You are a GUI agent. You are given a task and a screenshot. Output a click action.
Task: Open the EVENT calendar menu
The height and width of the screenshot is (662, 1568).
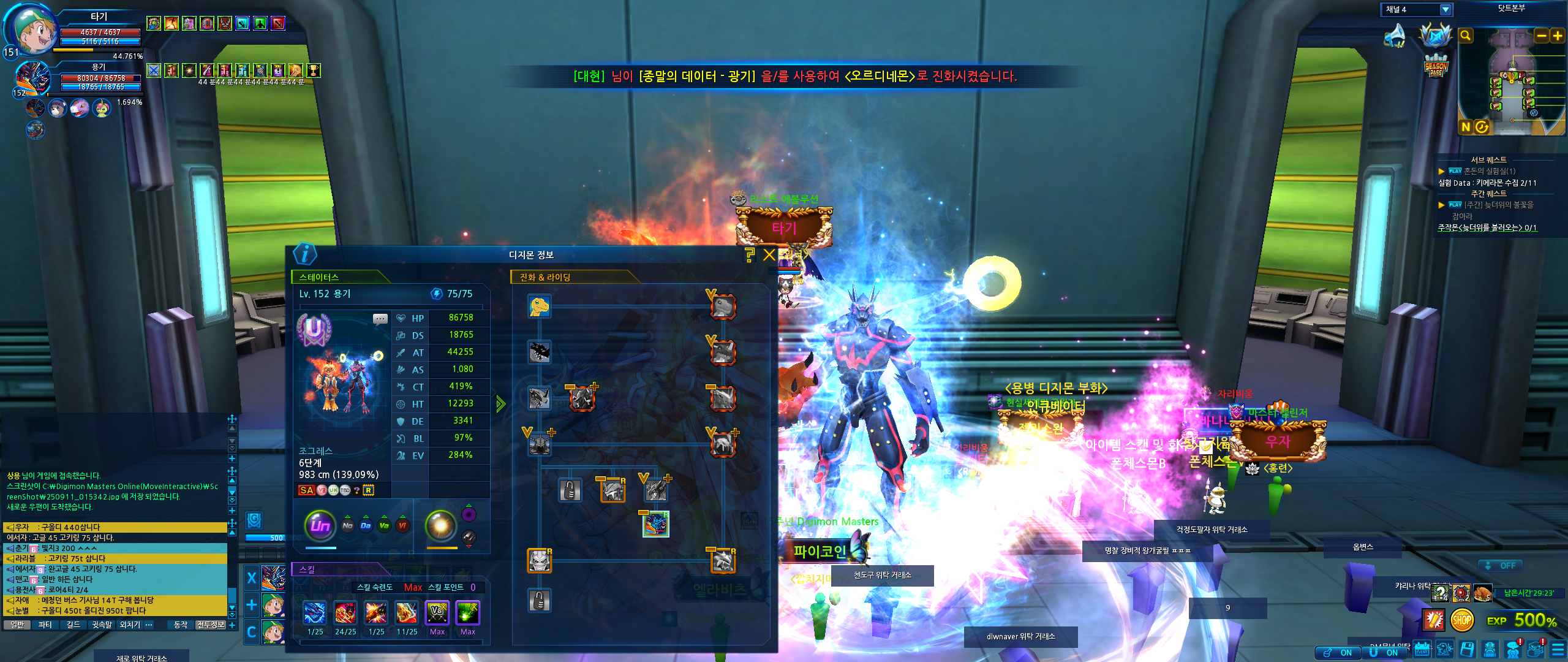coord(1422,649)
